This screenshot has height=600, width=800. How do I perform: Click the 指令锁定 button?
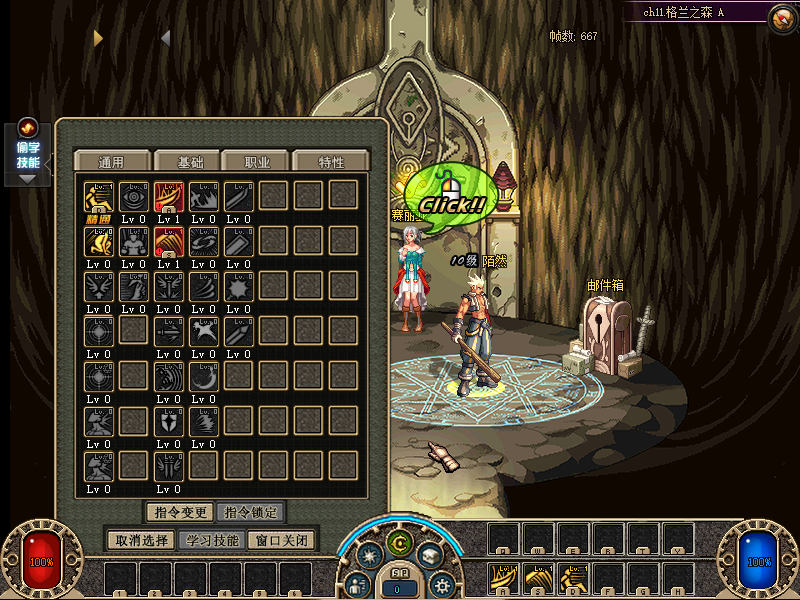[249, 512]
